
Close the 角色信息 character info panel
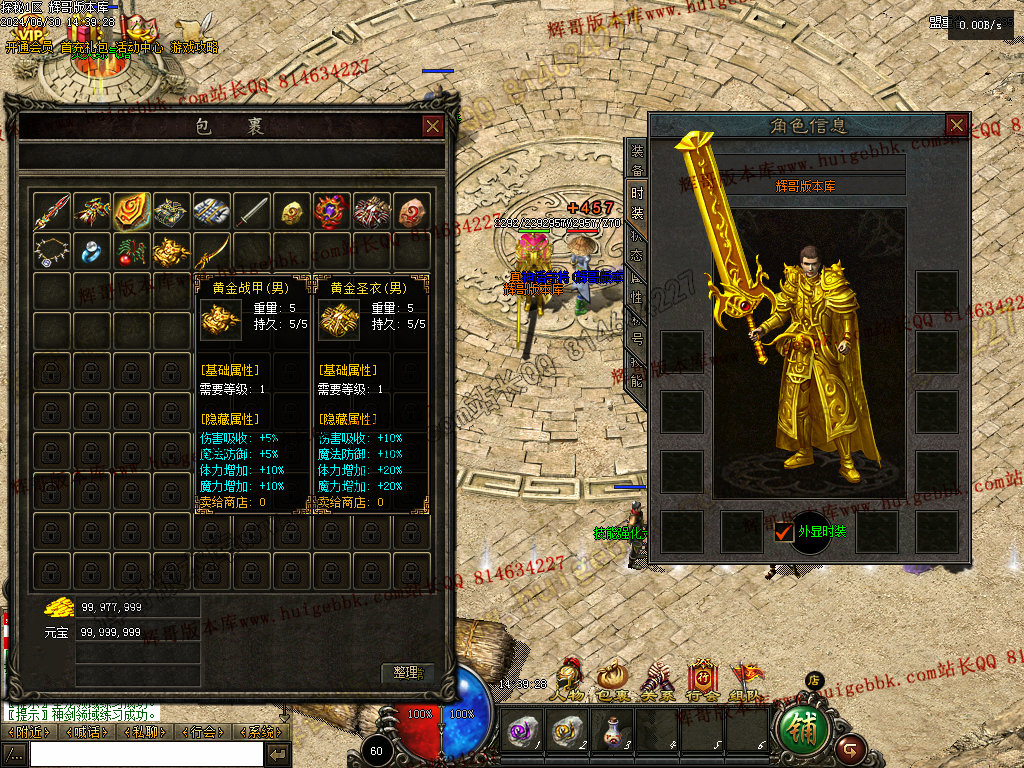[x=956, y=125]
